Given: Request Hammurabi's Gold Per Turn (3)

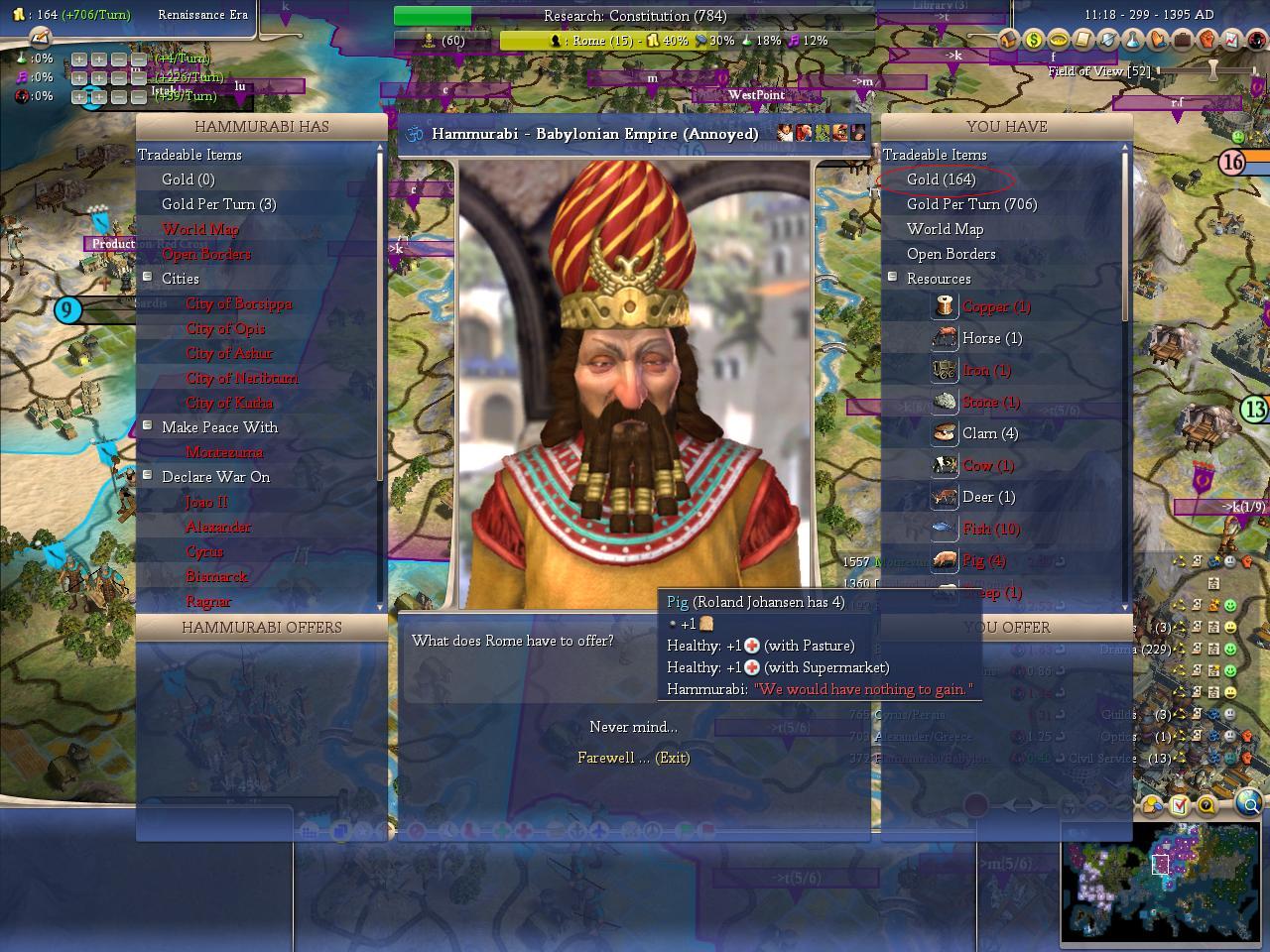Looking at the screenshot, I should tap(218, 204).
